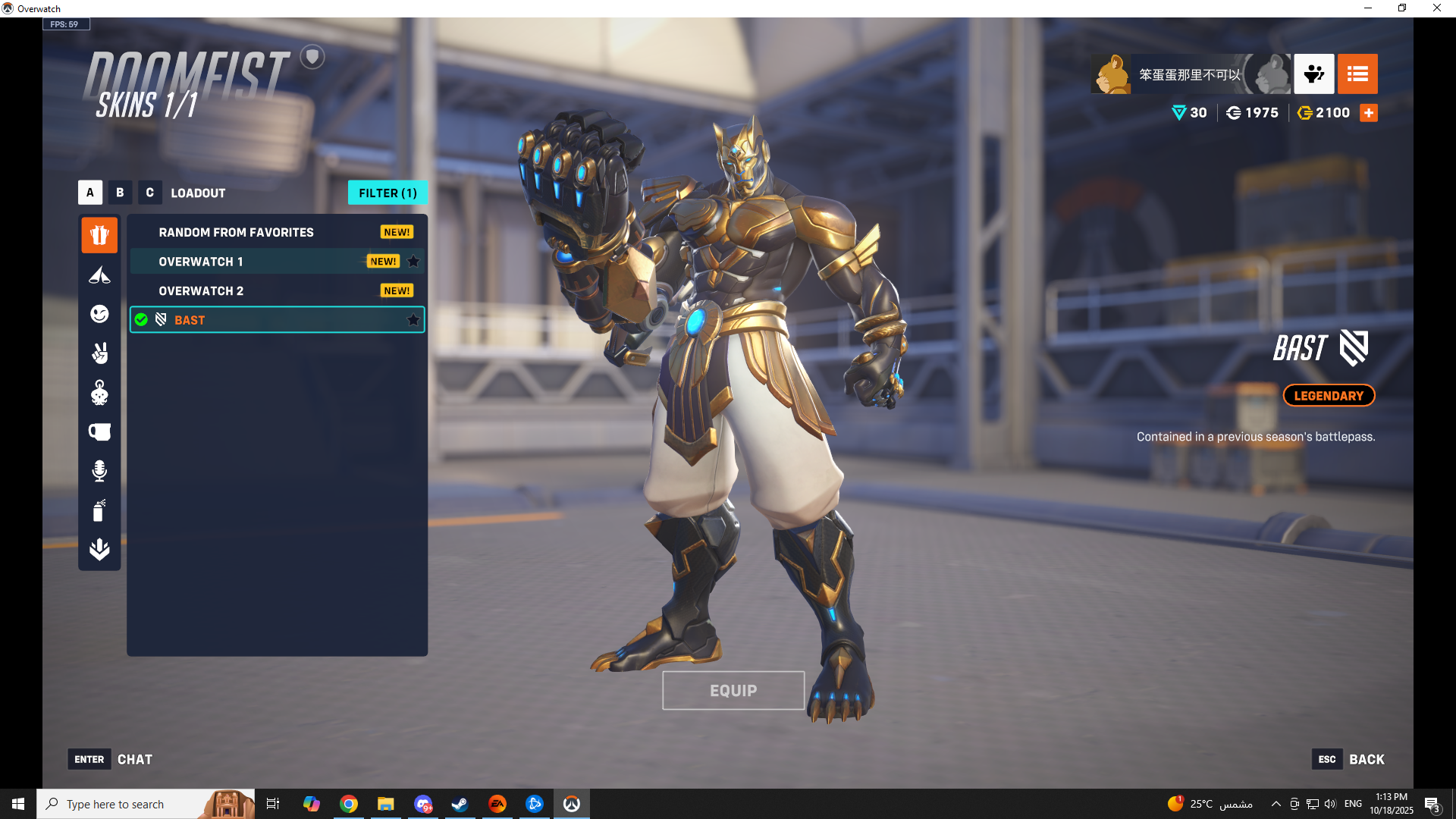Open the orange list menu button
Screen dimensions: 1456x819
pos(1357,74)
